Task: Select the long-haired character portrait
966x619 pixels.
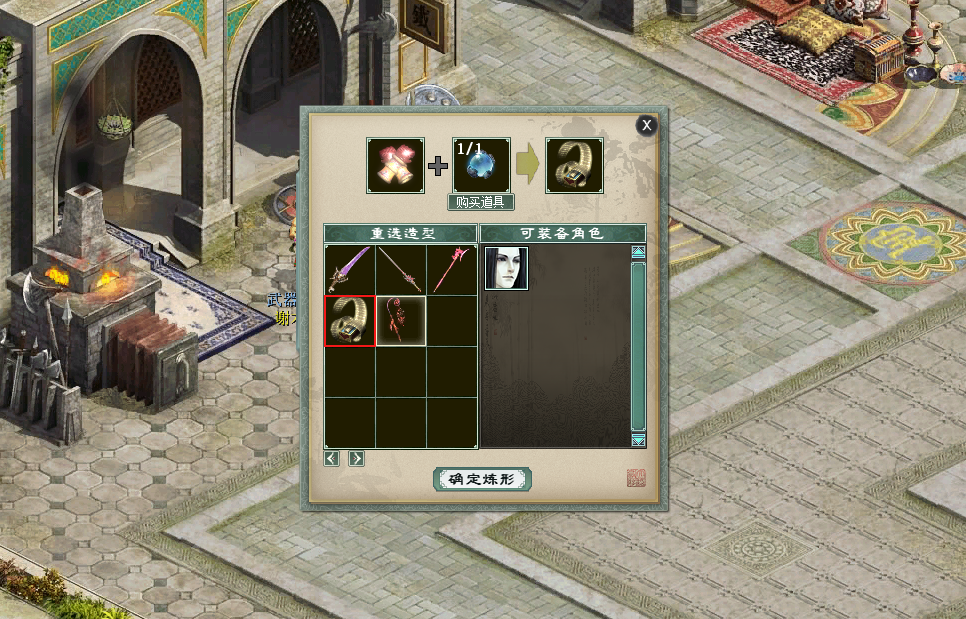Action: (506, 269)
